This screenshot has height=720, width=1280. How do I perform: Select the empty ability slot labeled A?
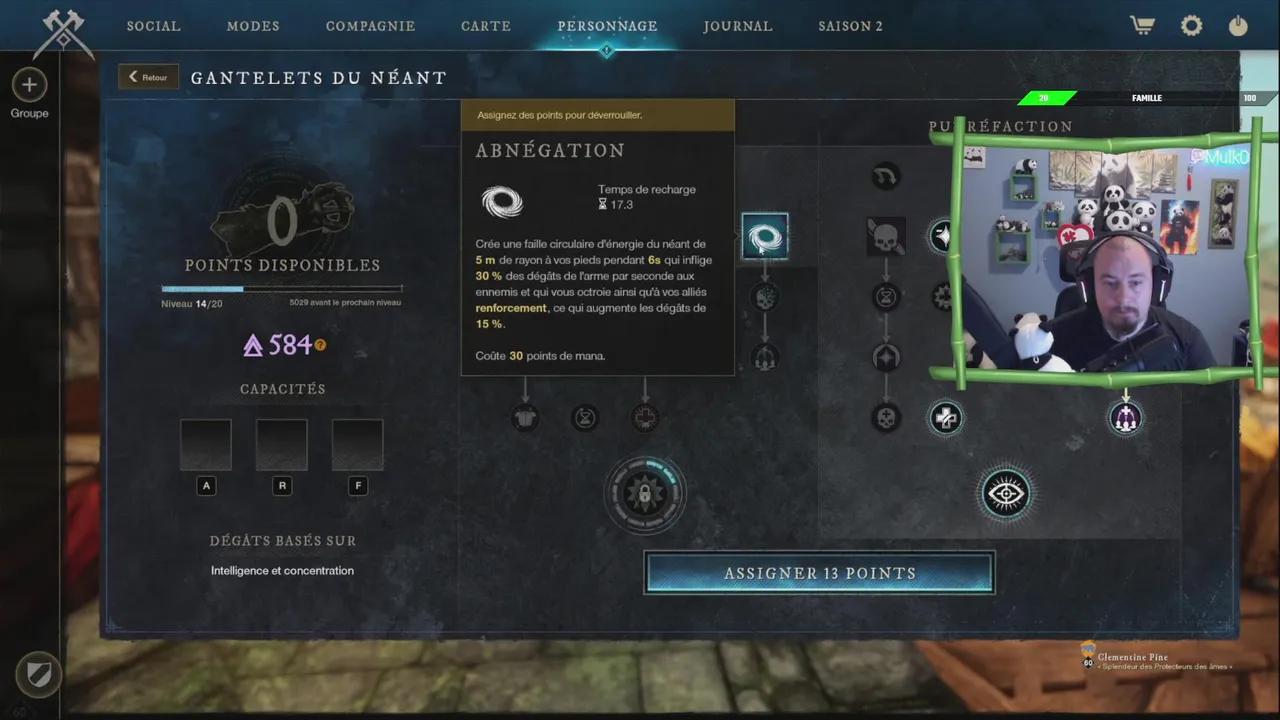click(206, 443)
